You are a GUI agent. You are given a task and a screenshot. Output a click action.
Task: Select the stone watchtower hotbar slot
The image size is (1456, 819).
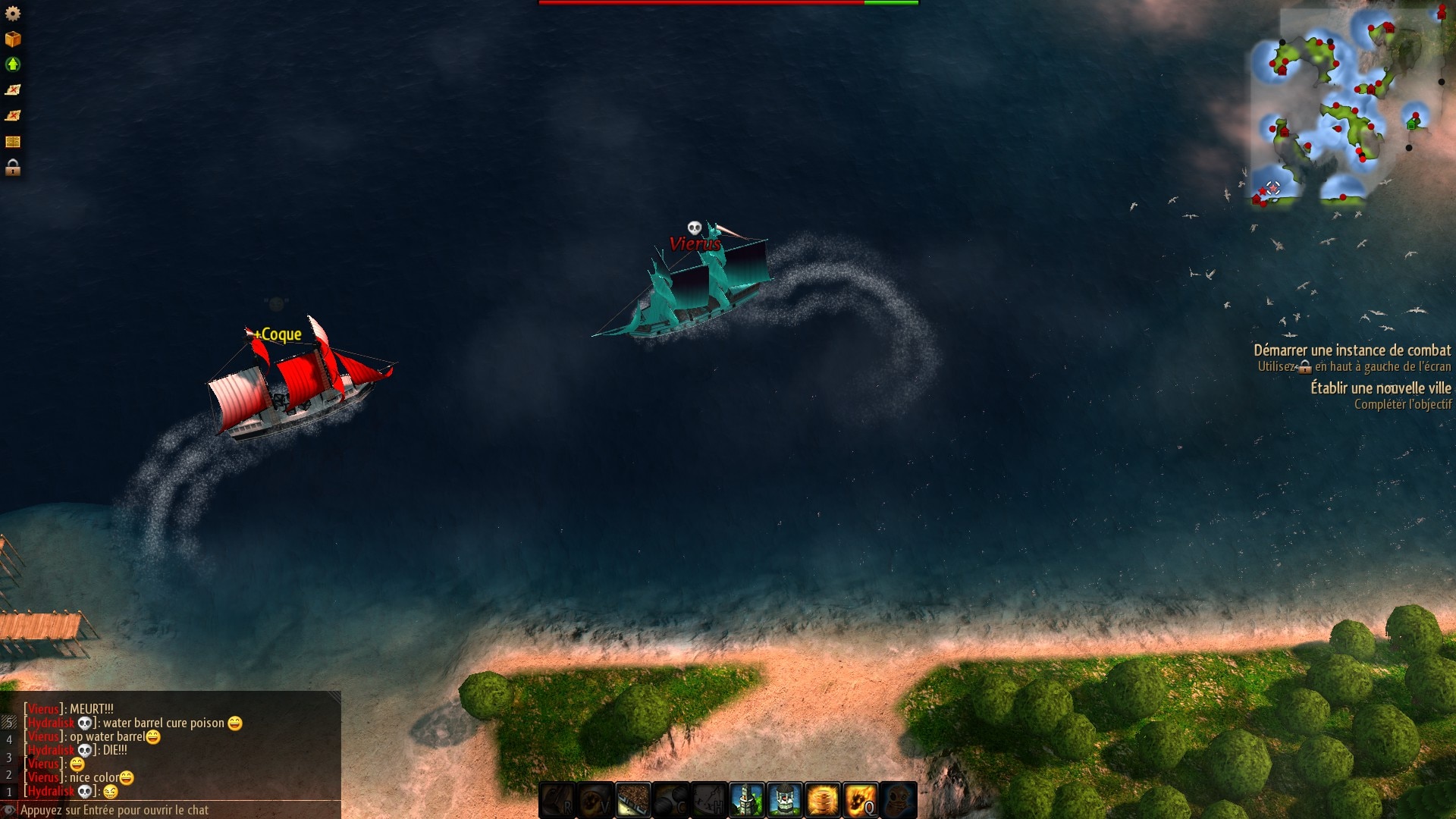[x=785, y=800]
